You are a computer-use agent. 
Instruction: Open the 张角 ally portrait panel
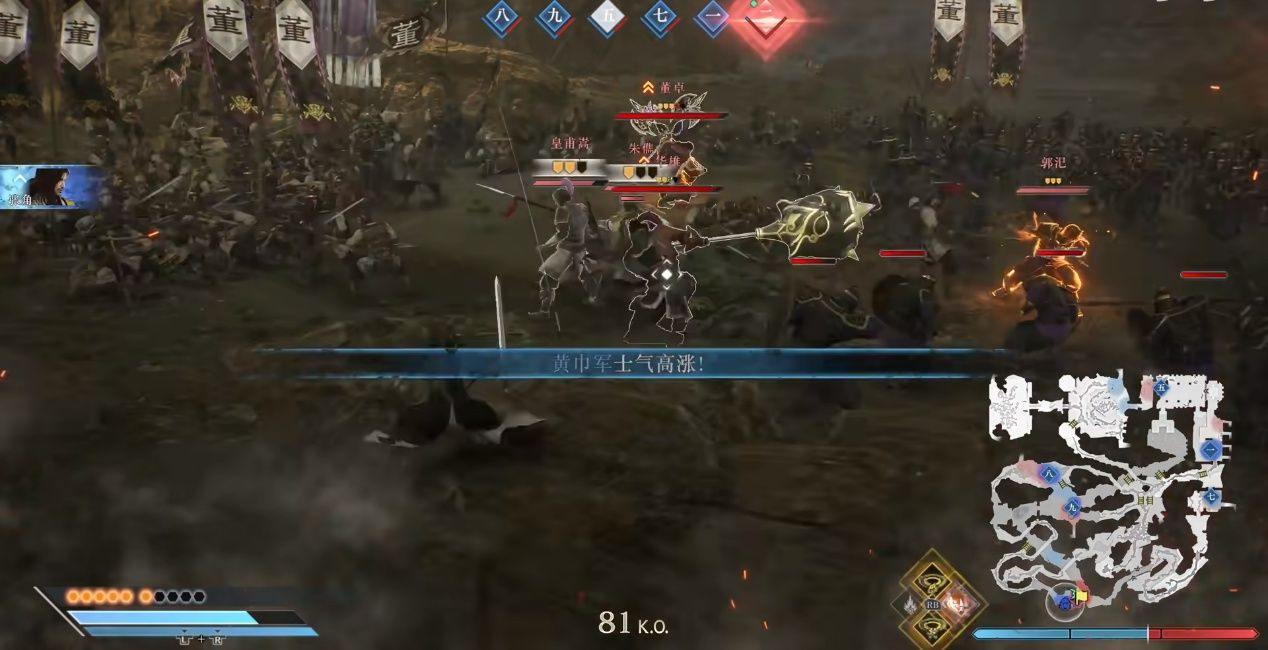(52, 188)
